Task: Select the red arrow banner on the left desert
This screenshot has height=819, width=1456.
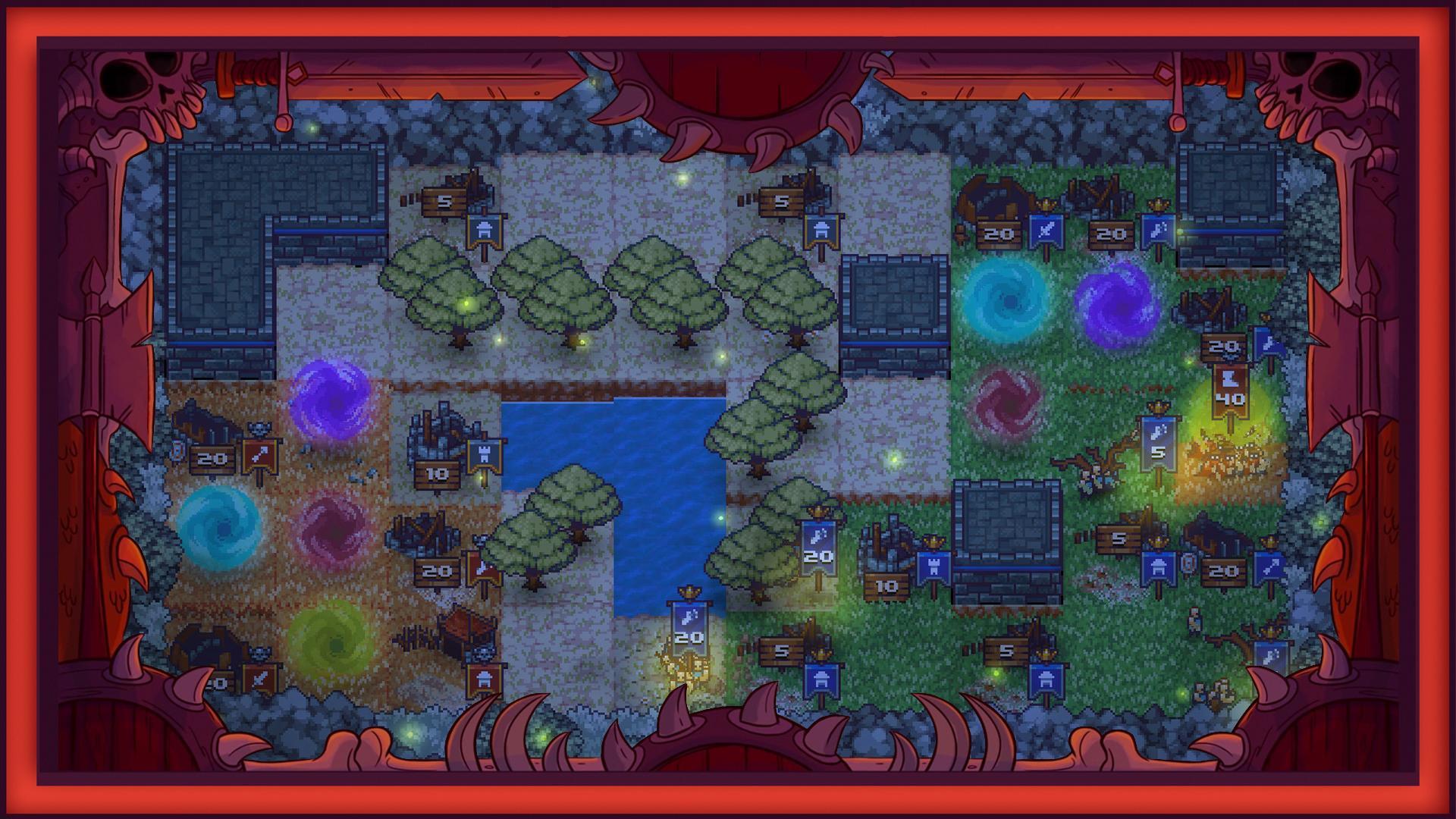Action: pos(258,457)
